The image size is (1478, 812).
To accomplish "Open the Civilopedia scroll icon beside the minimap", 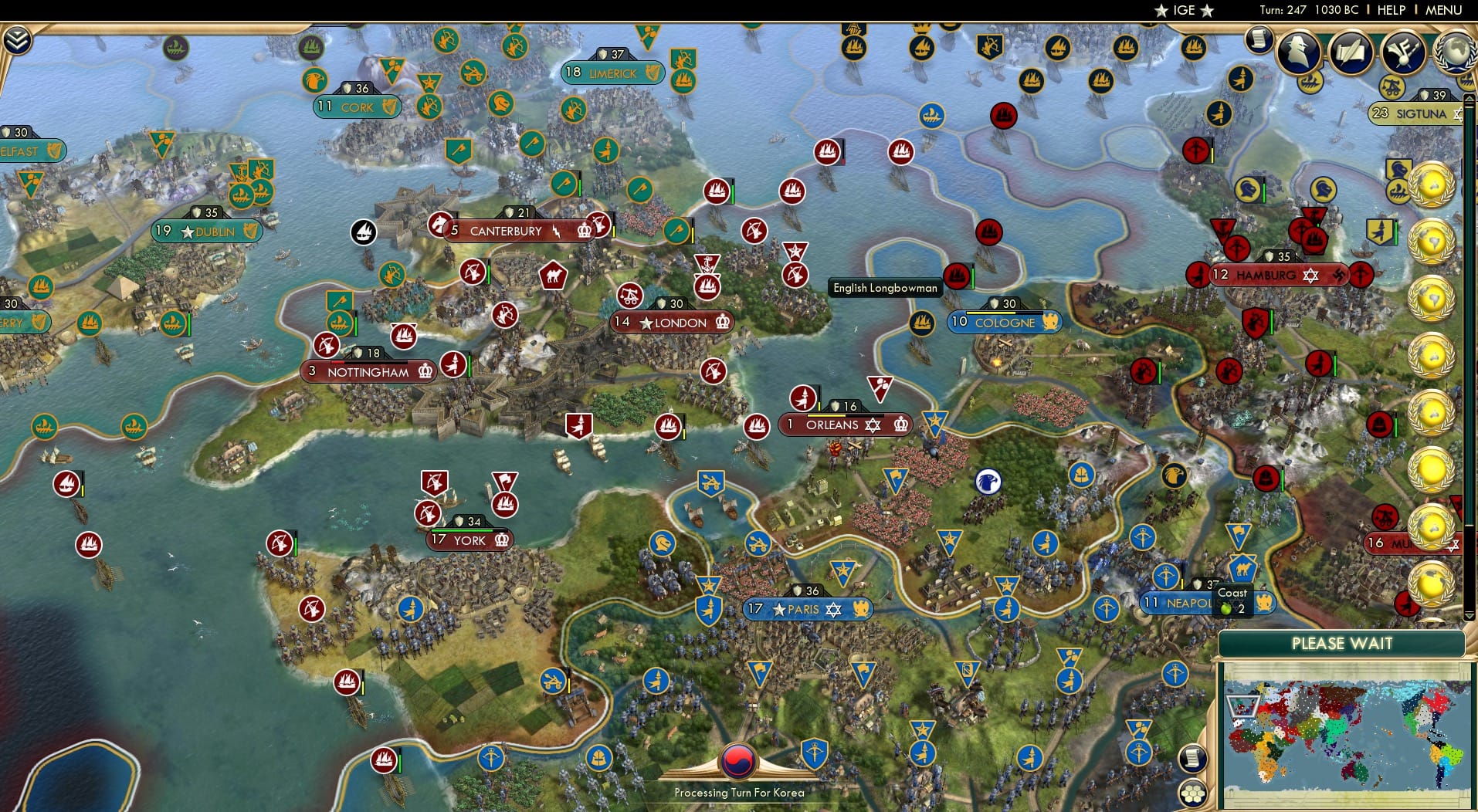I will tap(1193, 758).
